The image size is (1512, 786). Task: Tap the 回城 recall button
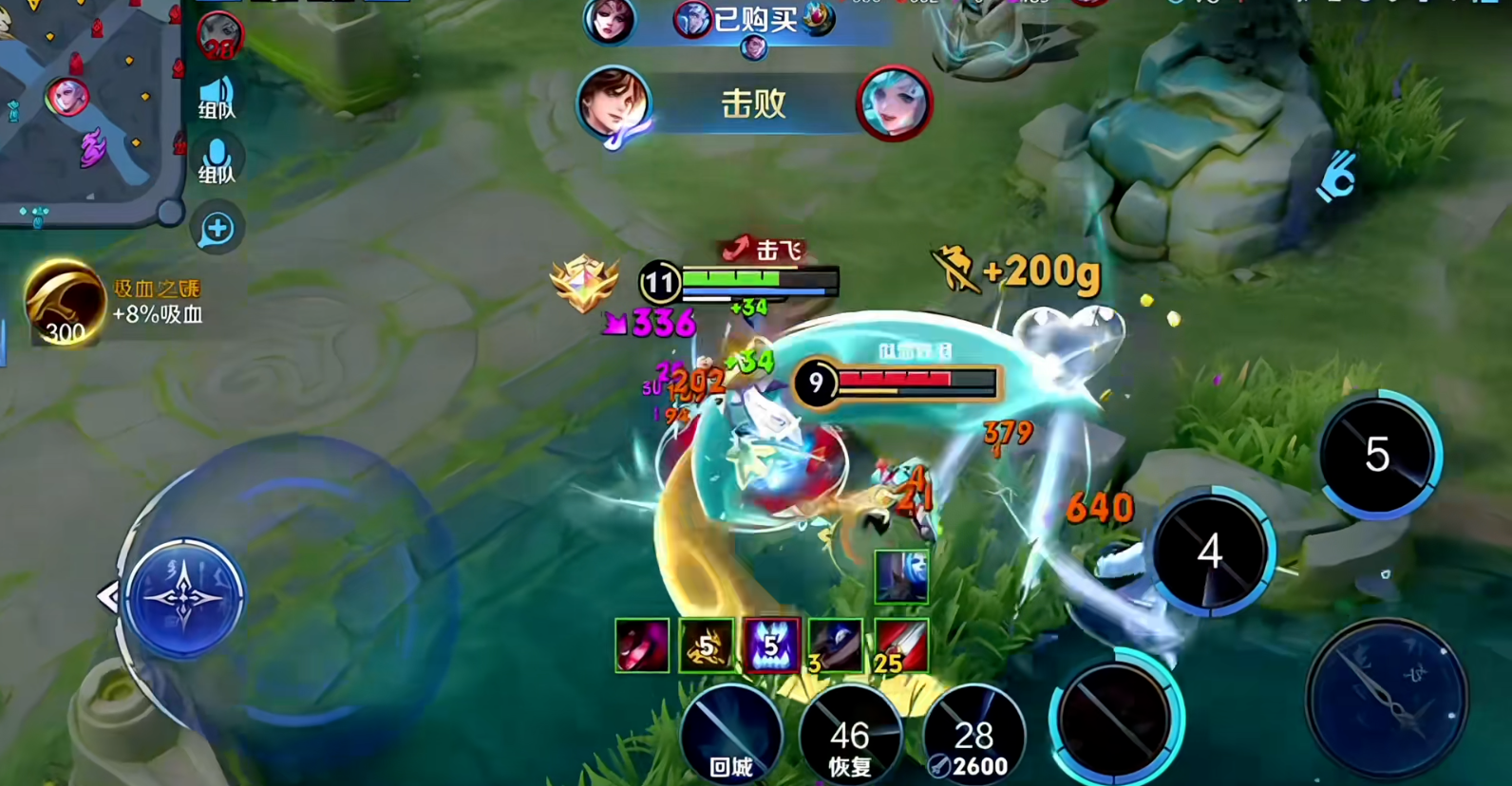731,734
